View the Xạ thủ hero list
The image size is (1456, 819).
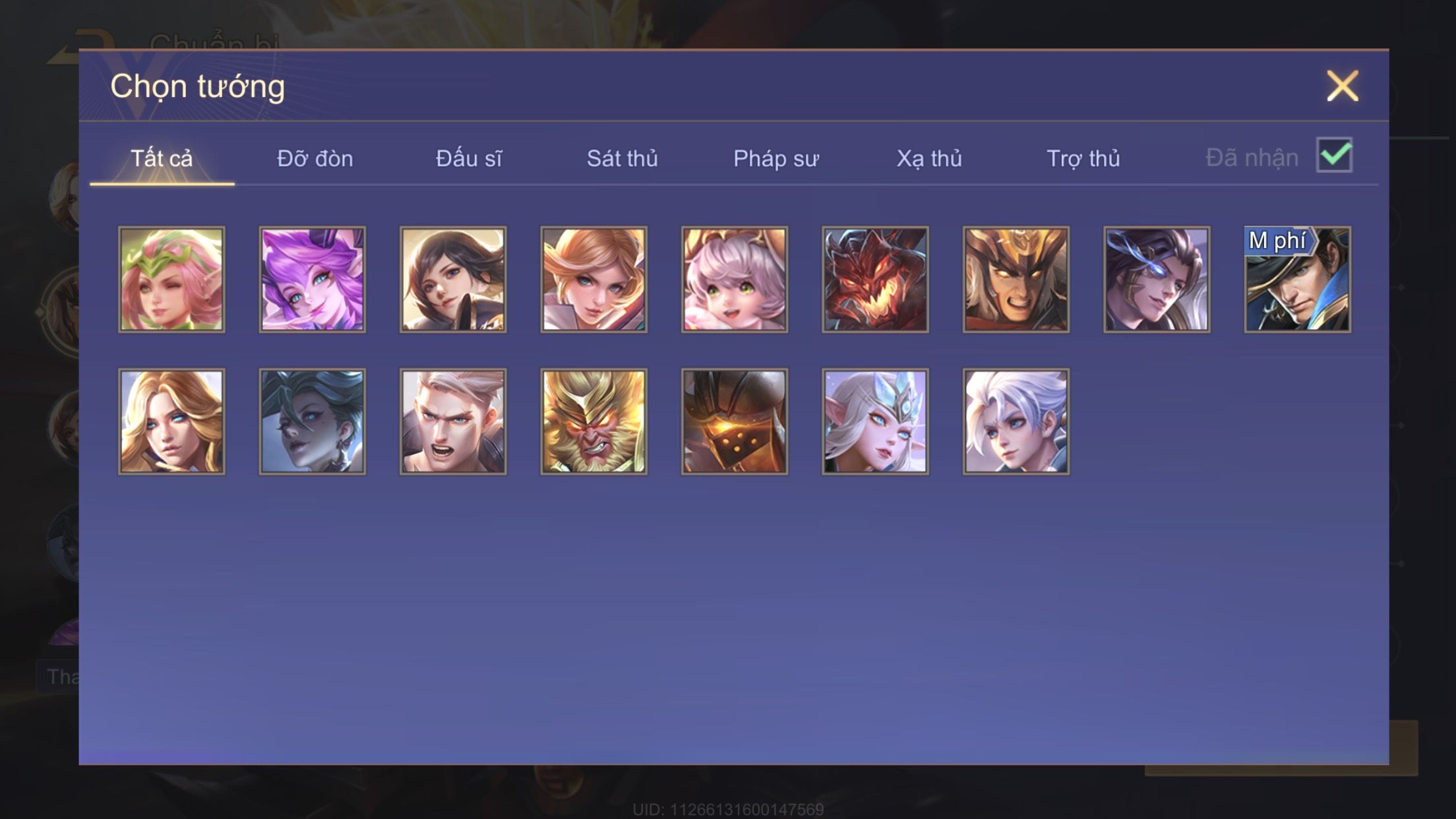928,159
